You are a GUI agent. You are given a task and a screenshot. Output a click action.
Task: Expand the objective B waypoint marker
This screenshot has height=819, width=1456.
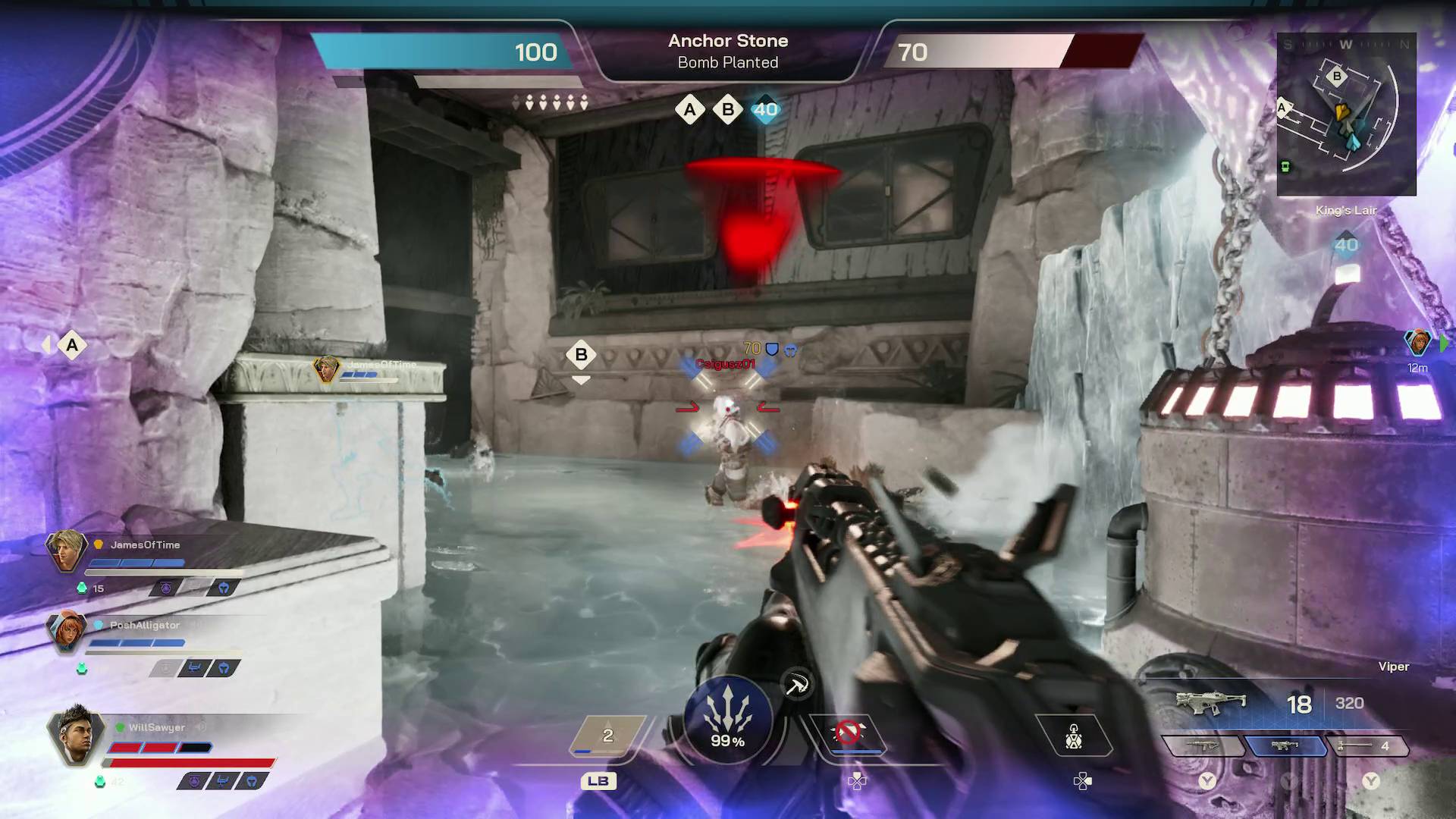581,354
